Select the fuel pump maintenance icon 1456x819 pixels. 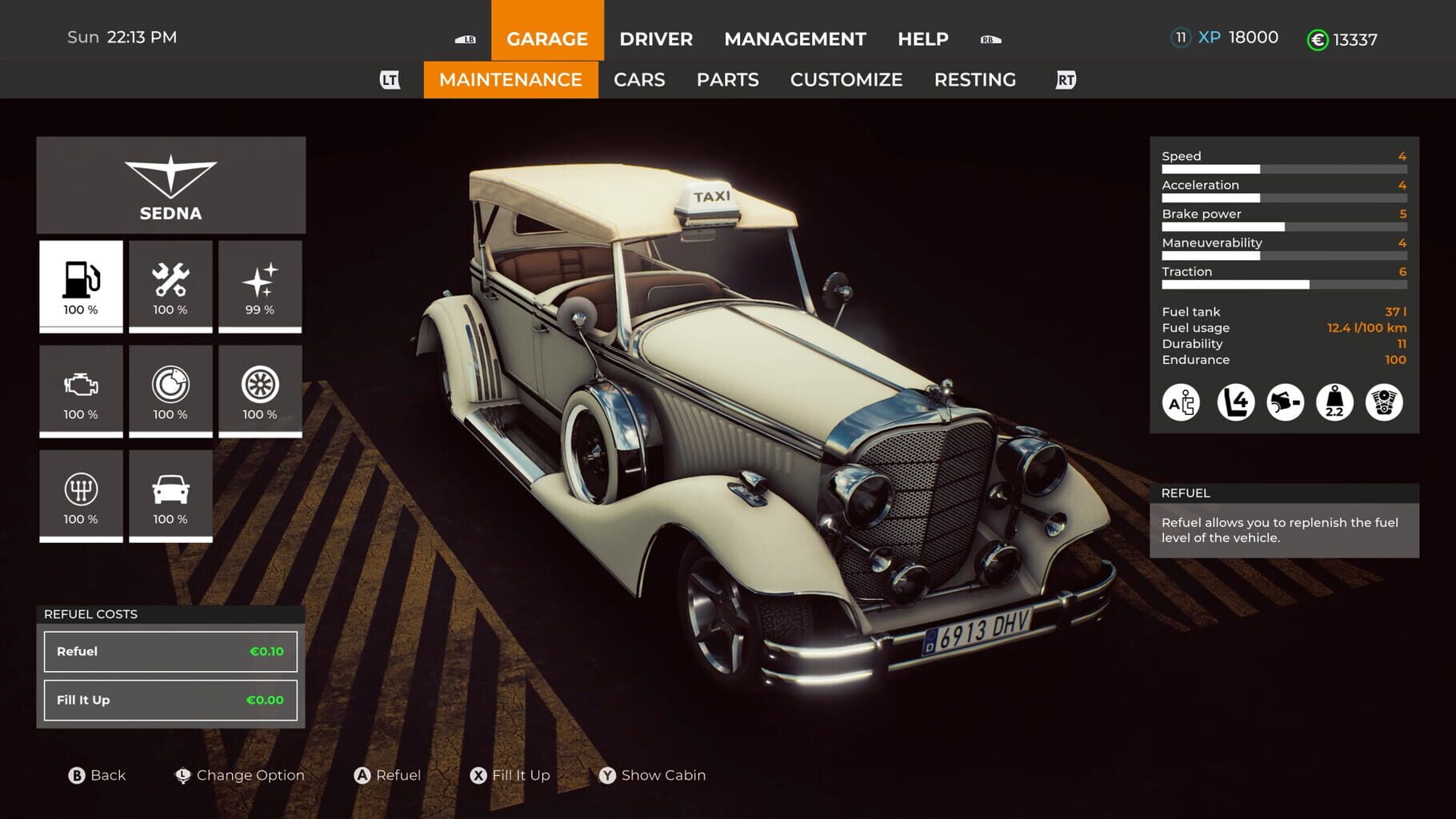pyautogui.click(x=80, y=286)
